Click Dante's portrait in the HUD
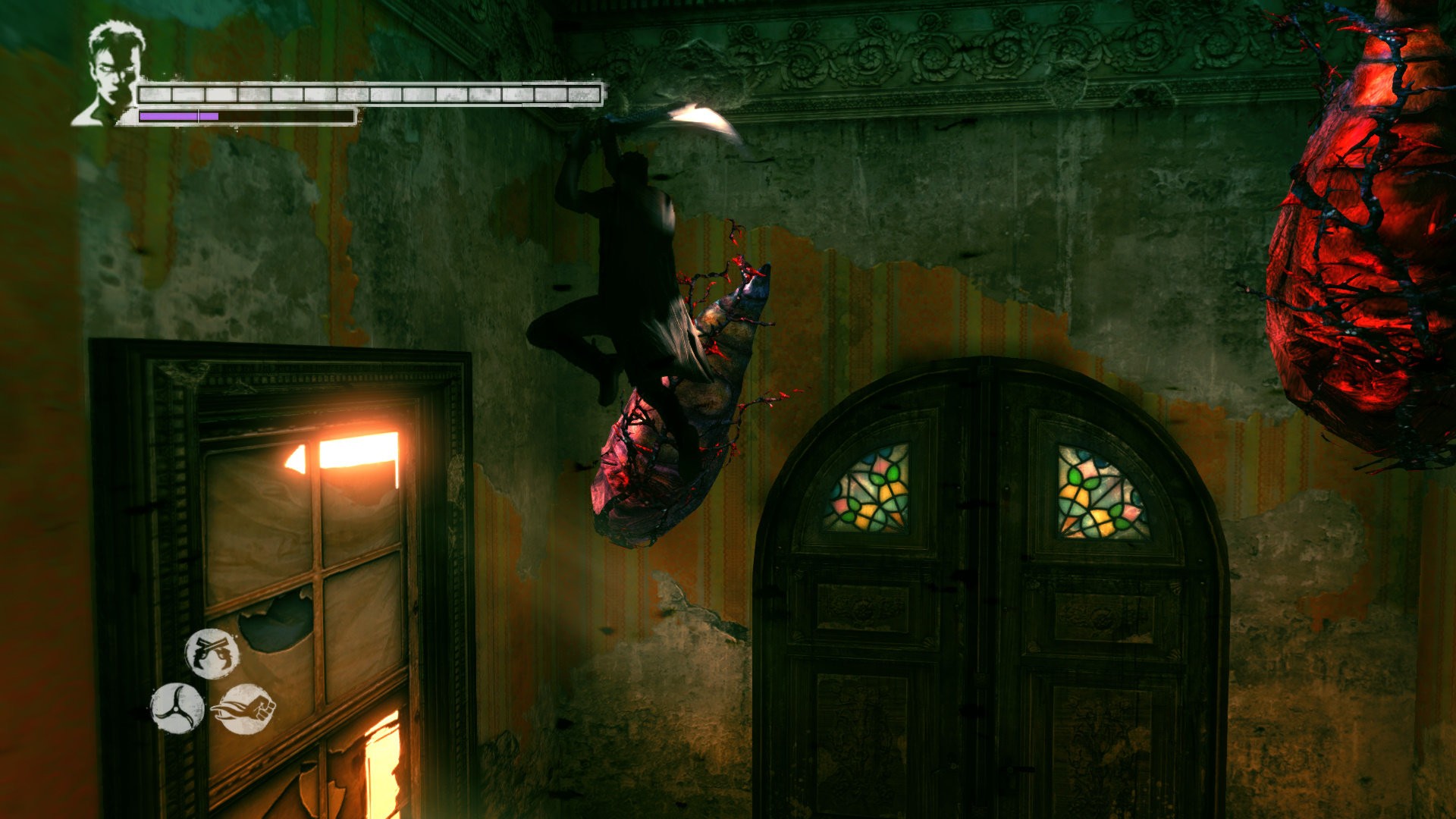This screenshot has width=1456, height=819. (111, 74)
